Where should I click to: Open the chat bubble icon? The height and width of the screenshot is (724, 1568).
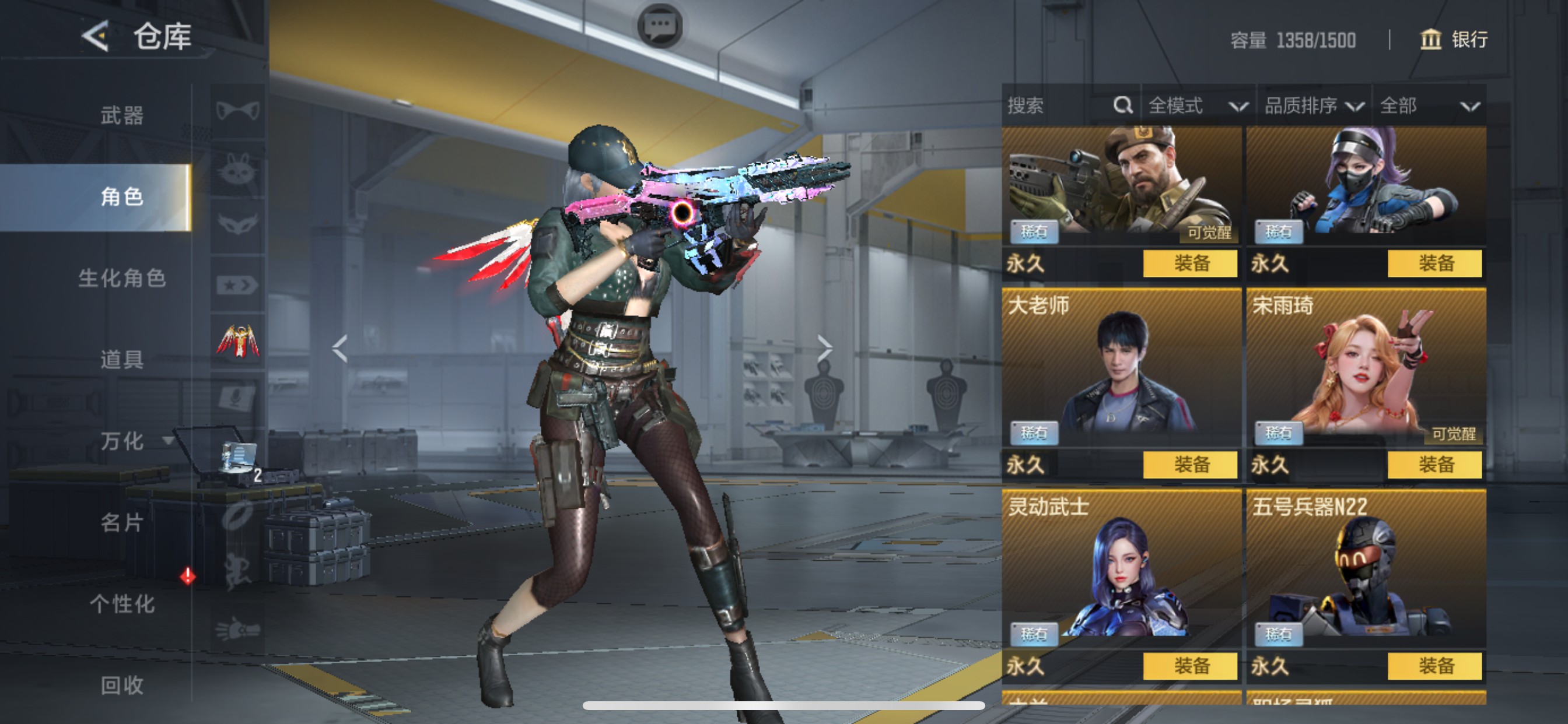pyautogui.click(x=659, y=26)
